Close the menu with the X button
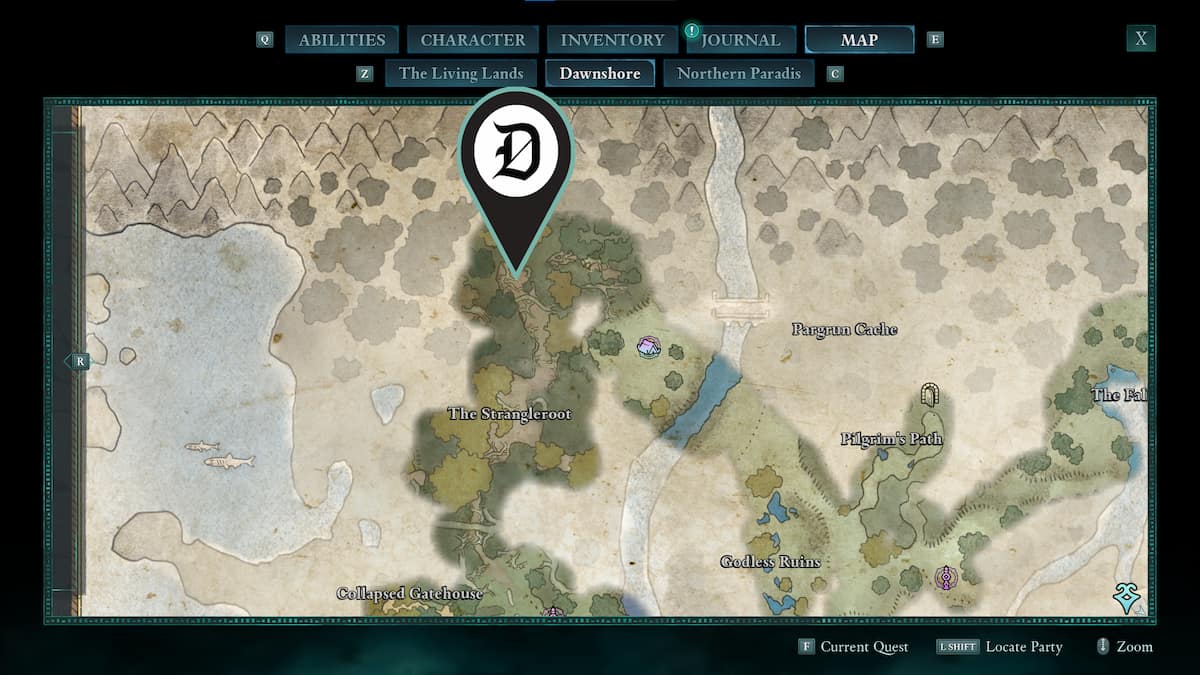1200x675 pixels. 1141,39
